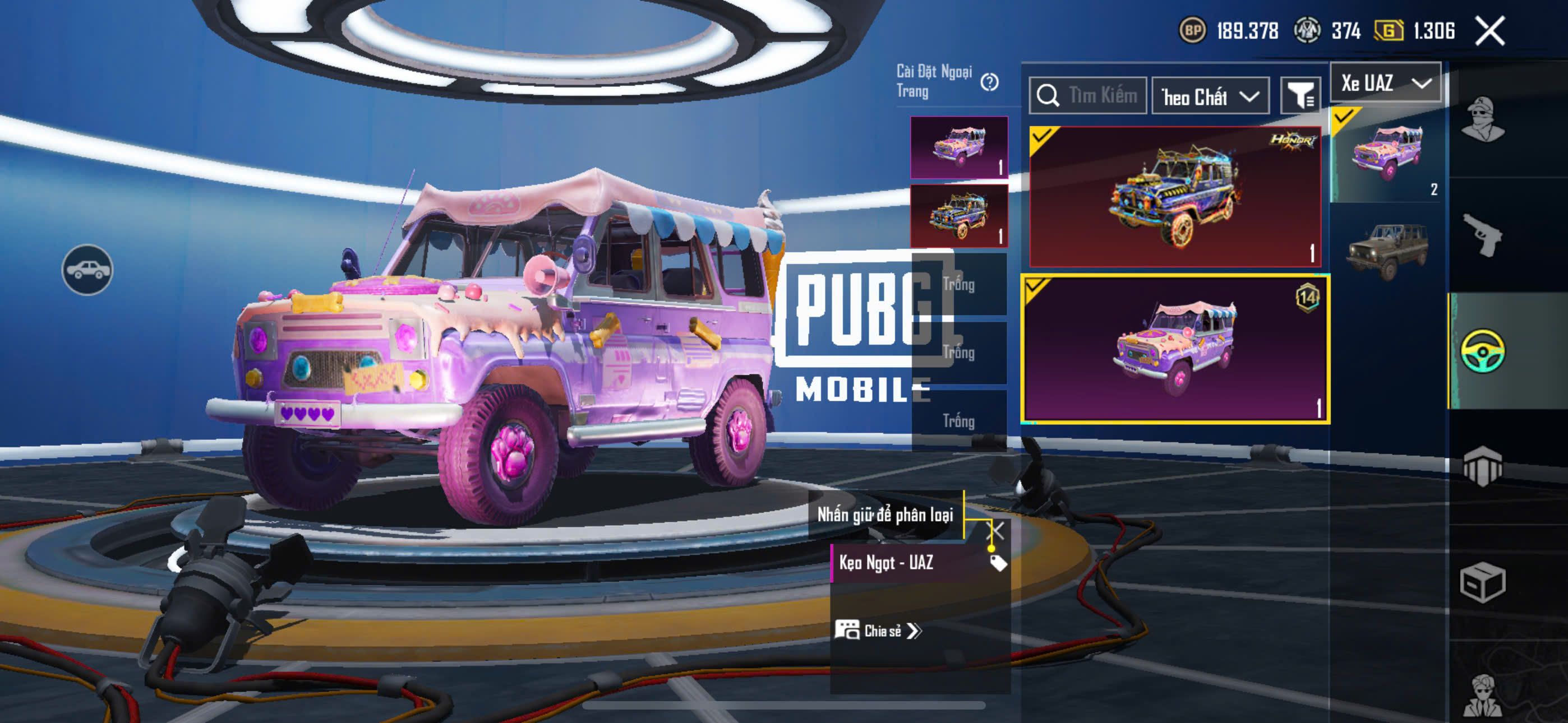Choose the pink UAZ thumbnail under Xe UAZ

tap(1387, 155)
